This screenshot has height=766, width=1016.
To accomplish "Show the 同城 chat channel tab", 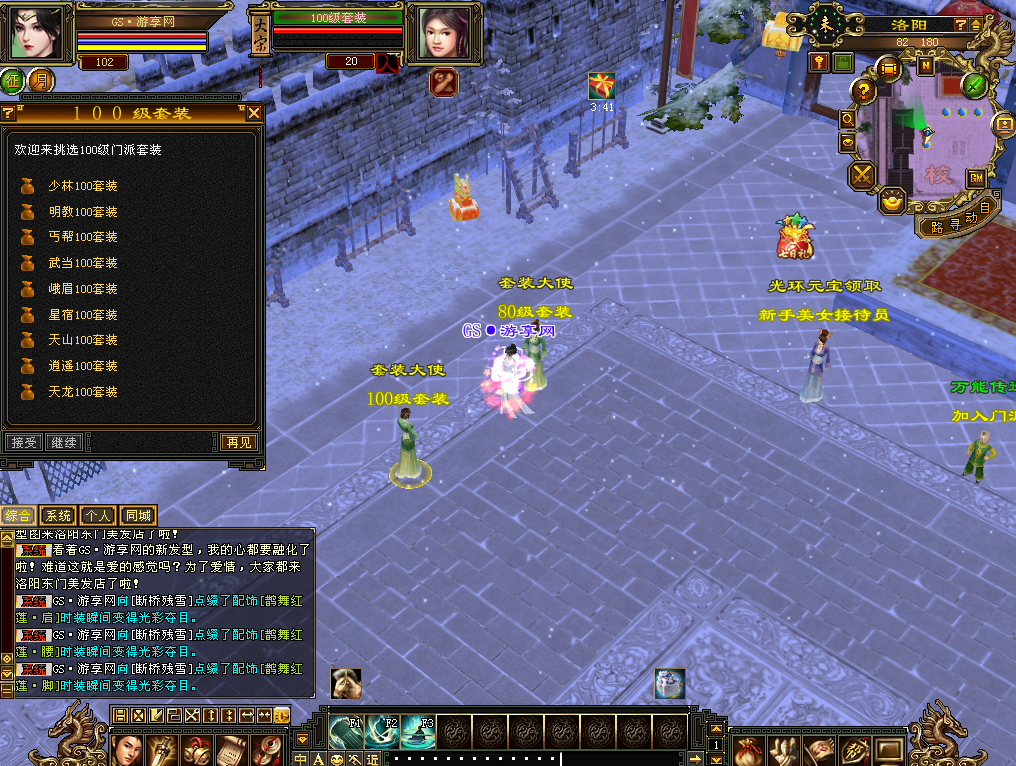I will (139, 516).
